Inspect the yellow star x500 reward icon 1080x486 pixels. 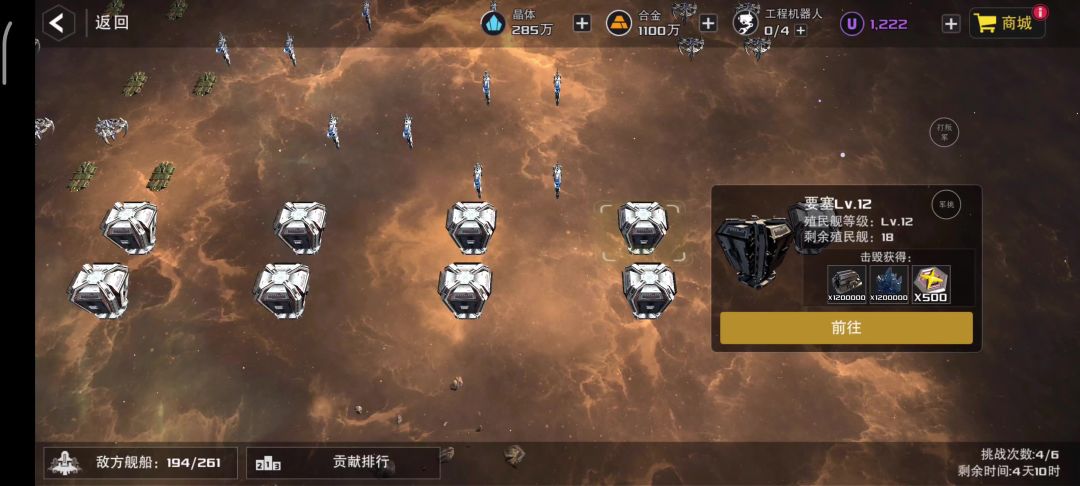(932, 284)
